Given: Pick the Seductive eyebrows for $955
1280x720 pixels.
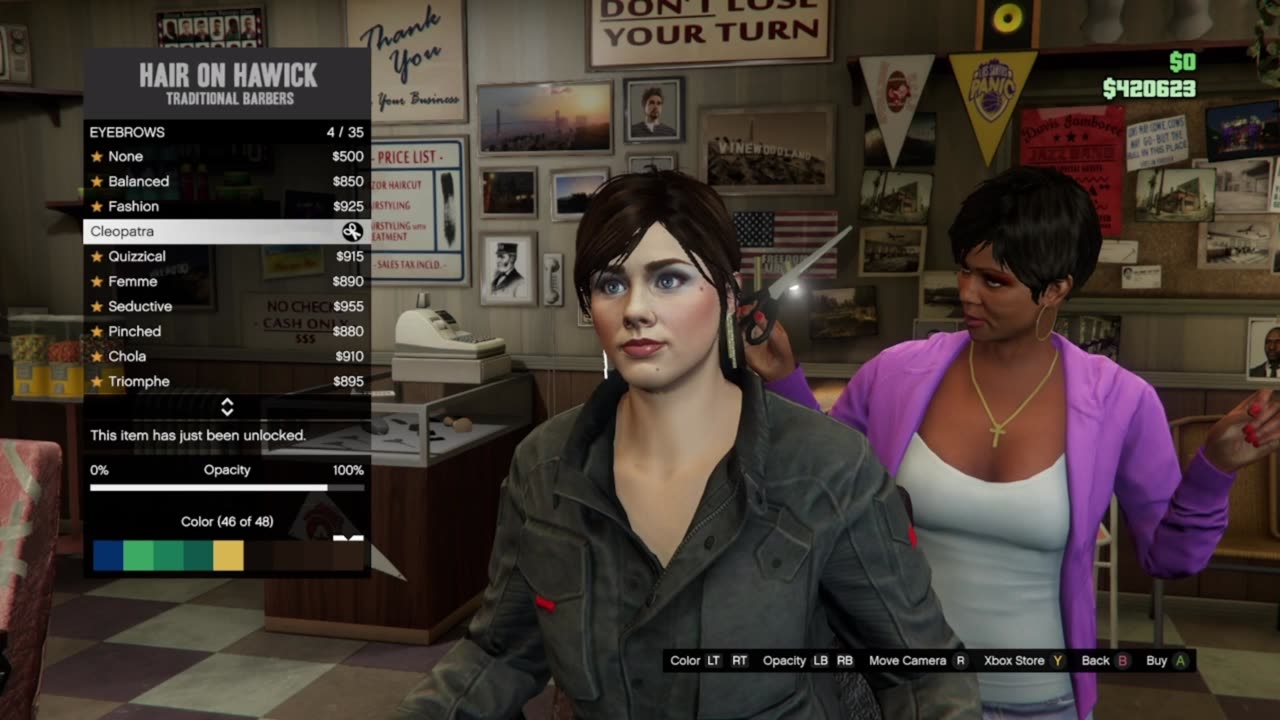Looking at the screenshot, I should pos(226,306).
